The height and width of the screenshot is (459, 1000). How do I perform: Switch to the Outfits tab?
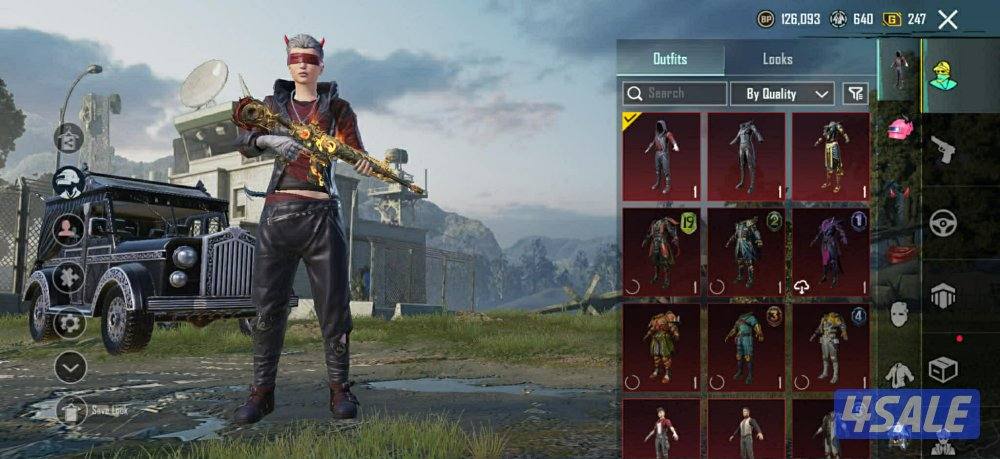pos(670,59)
